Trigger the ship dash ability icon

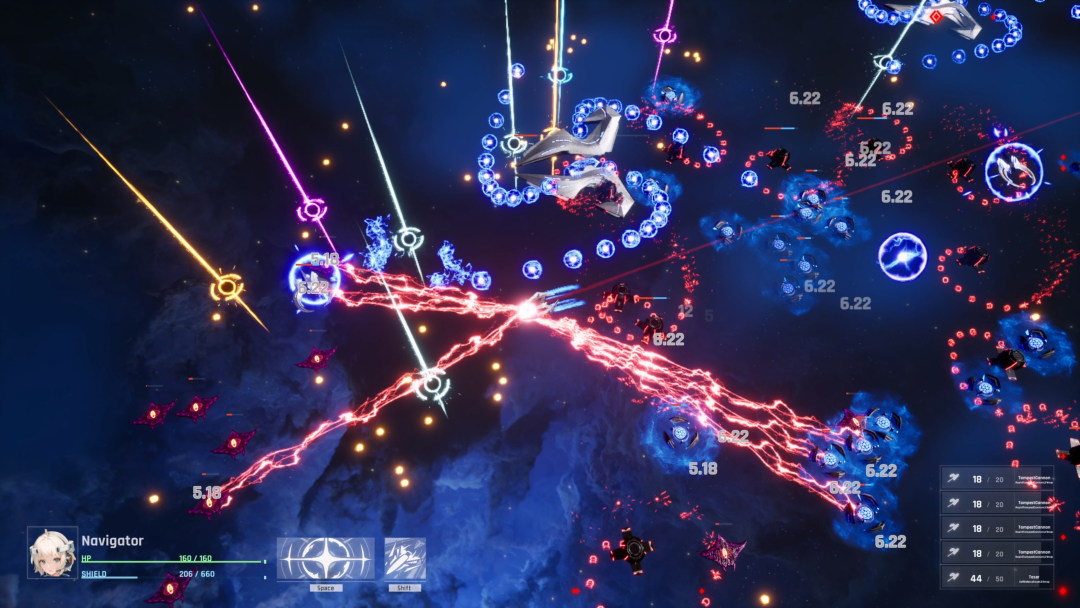pyautogui.click(x=405, y=559)
